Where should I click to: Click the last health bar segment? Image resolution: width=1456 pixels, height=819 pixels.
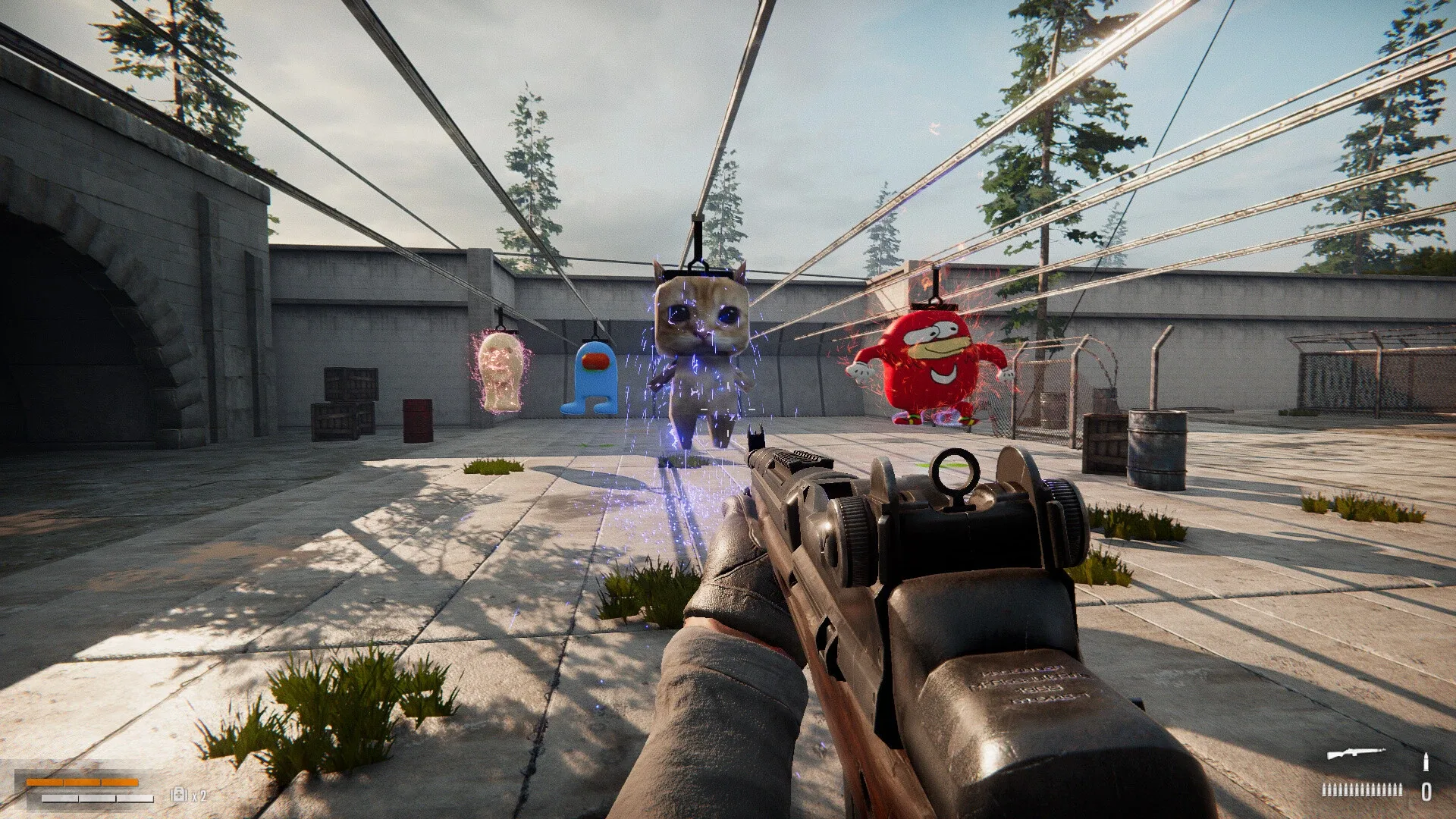tap(120, 783)
